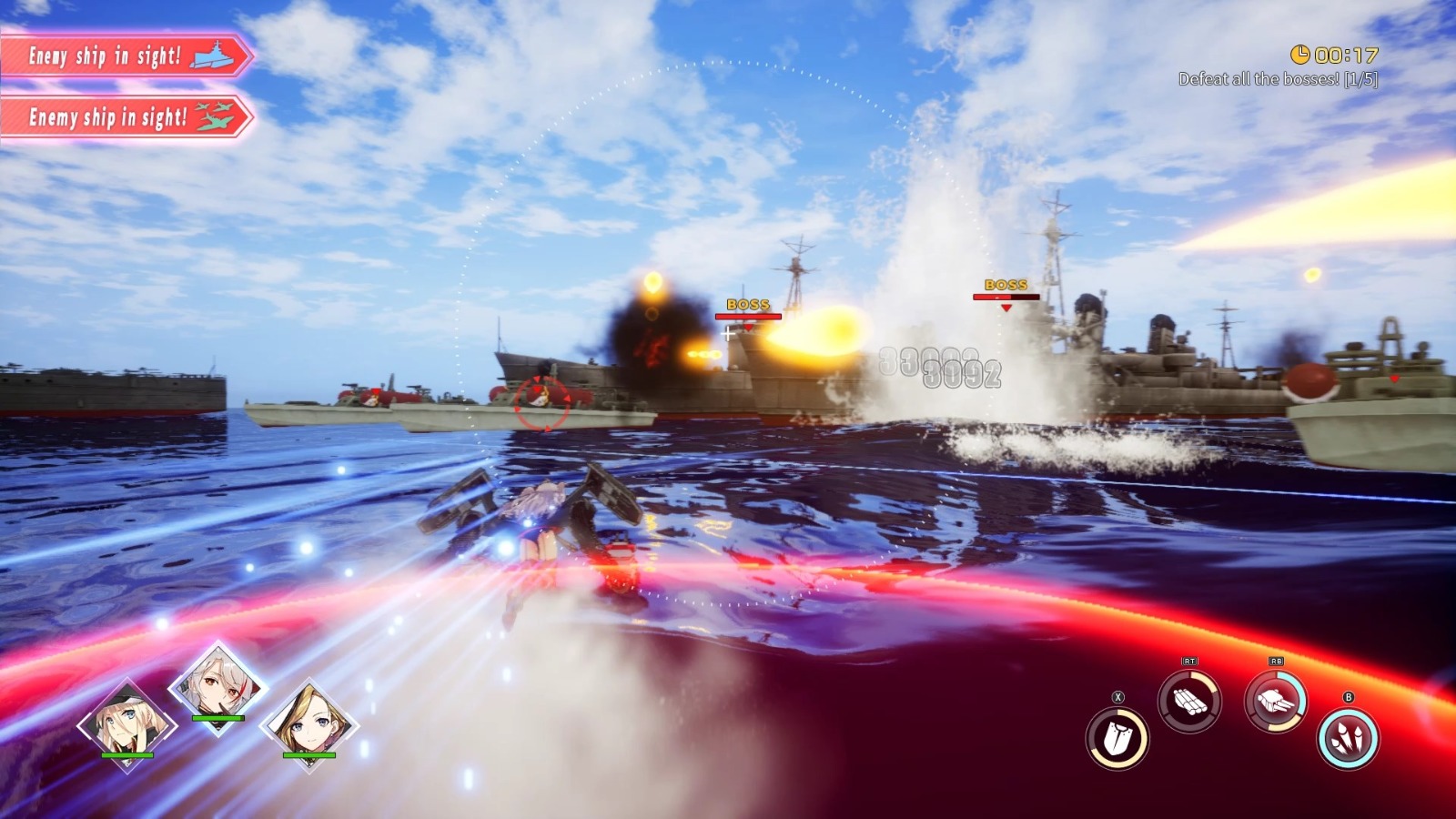Click the white crosshair in the screen center
This screenshot has width=1456, height=819.
click(x=728, y=334)
